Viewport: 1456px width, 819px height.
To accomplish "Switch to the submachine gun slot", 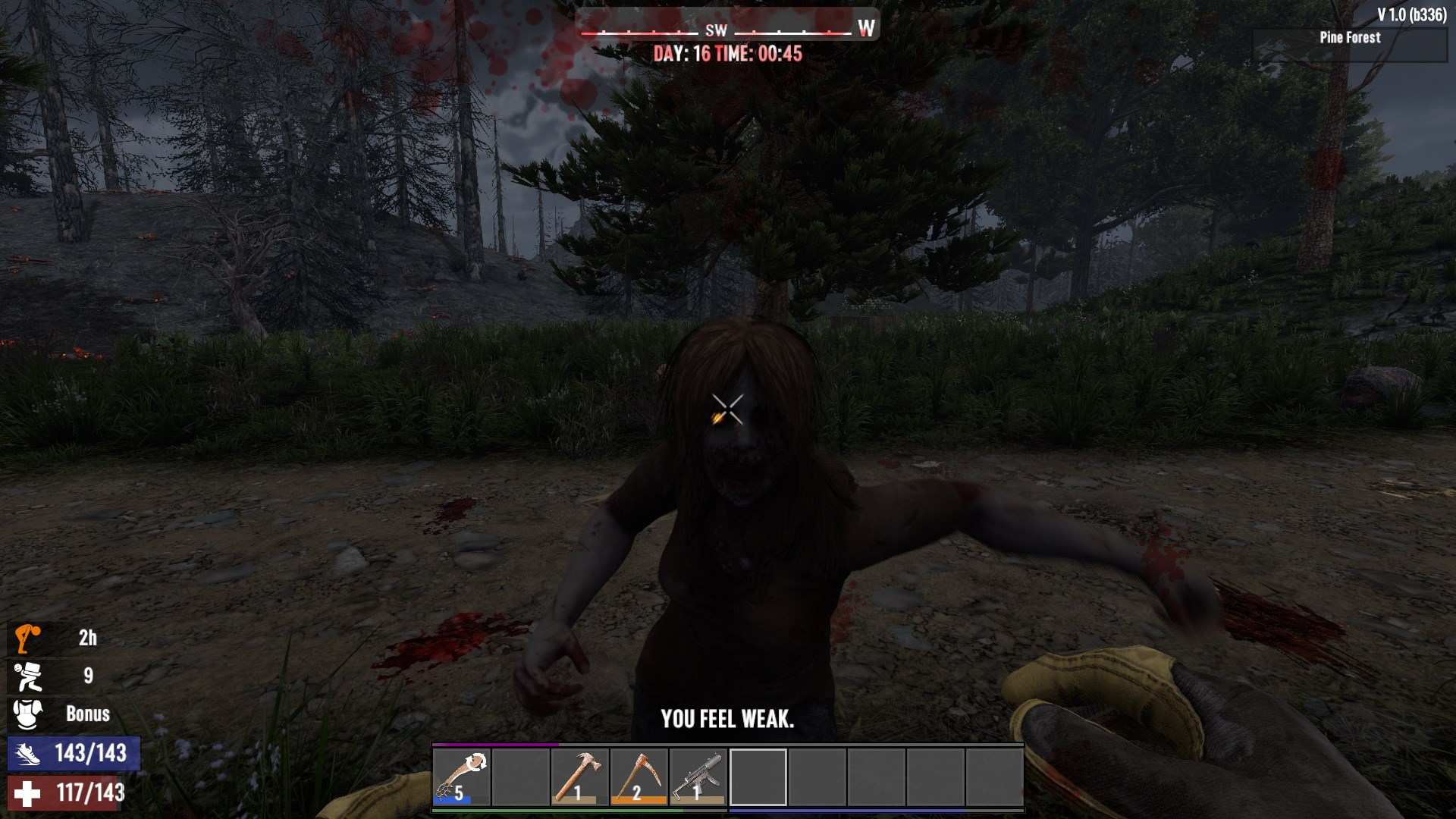I will (698, 777).
